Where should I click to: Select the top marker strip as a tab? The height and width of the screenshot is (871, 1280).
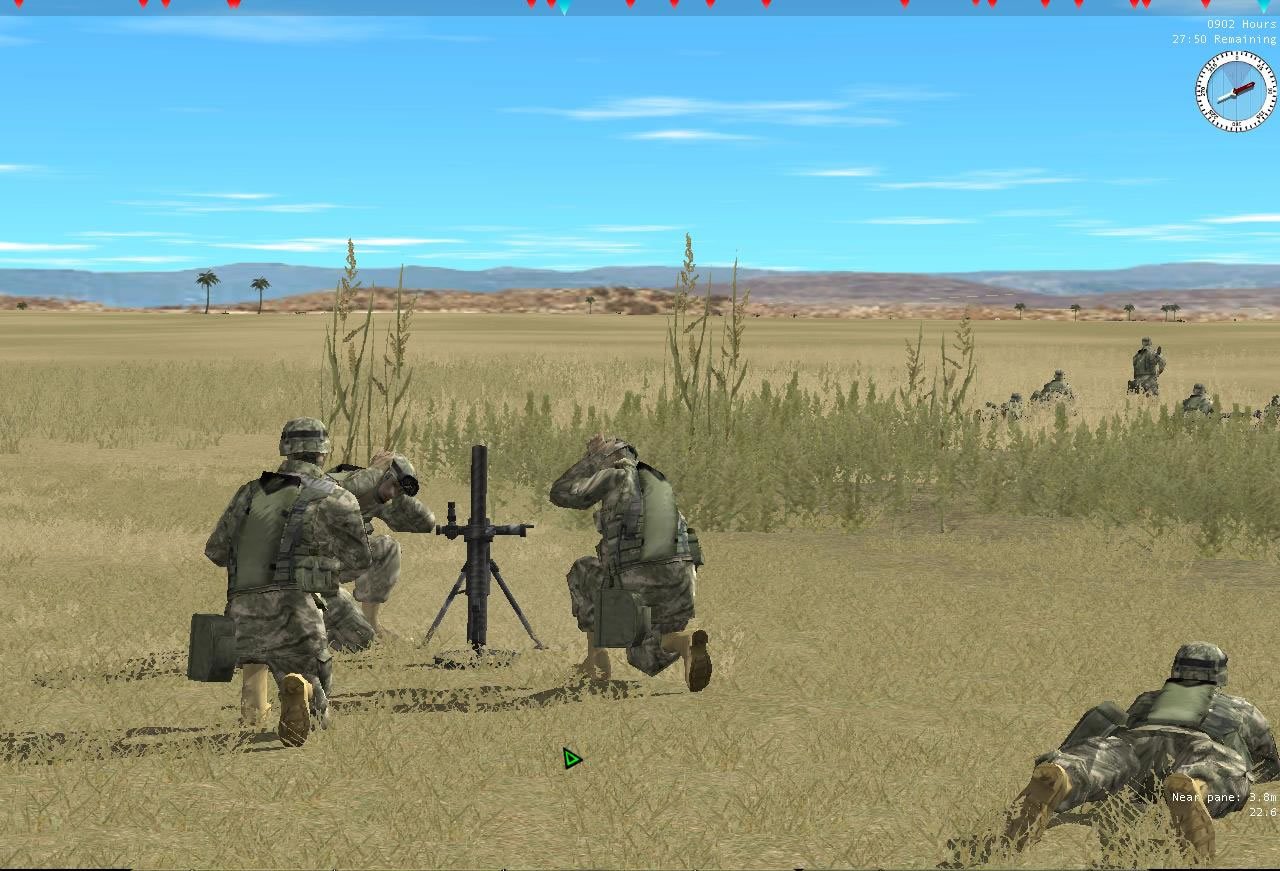pyautogui.click(x=640, y=7)
